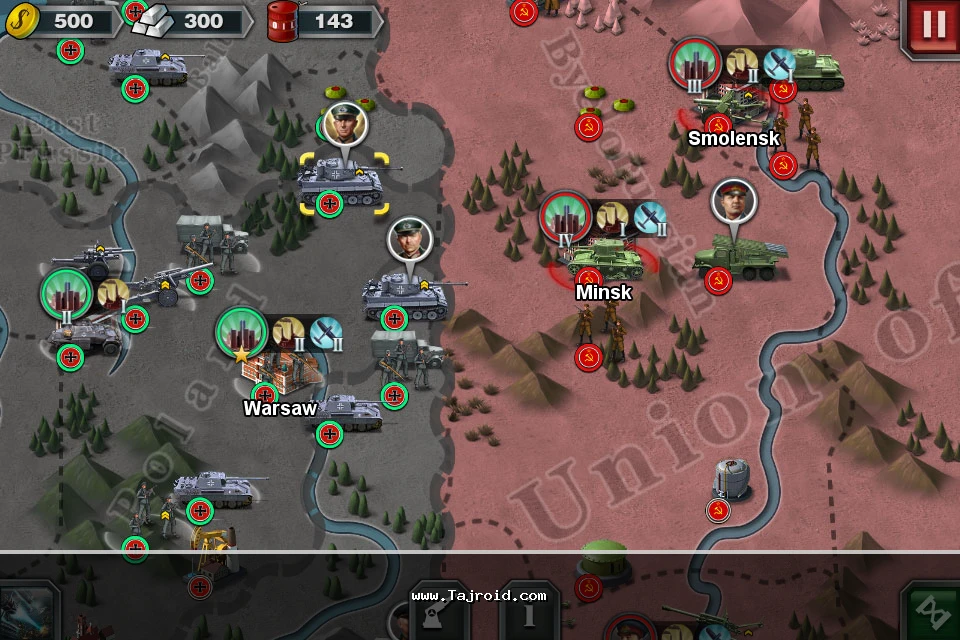Click the green hourglass end-turn button
This screenshot has height=640, width=960.
coord(934,612)
